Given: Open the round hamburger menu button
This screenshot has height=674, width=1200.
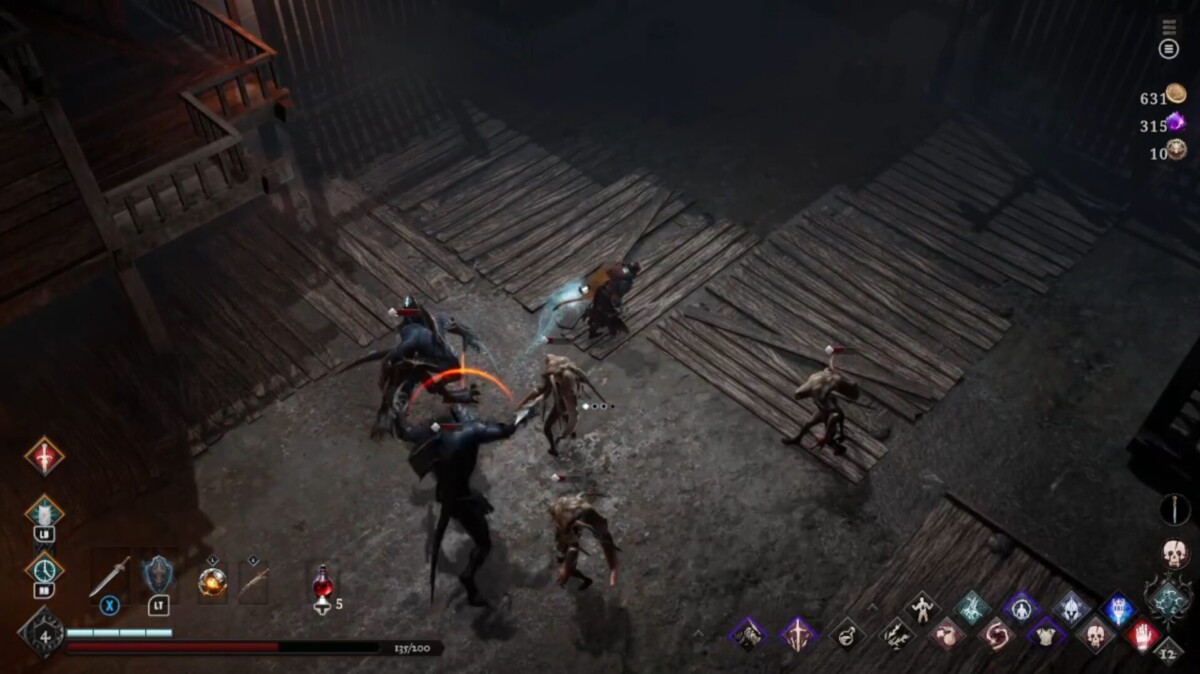Looking at the screenshot, I should pyautogui.click(x=1168, y=49).
